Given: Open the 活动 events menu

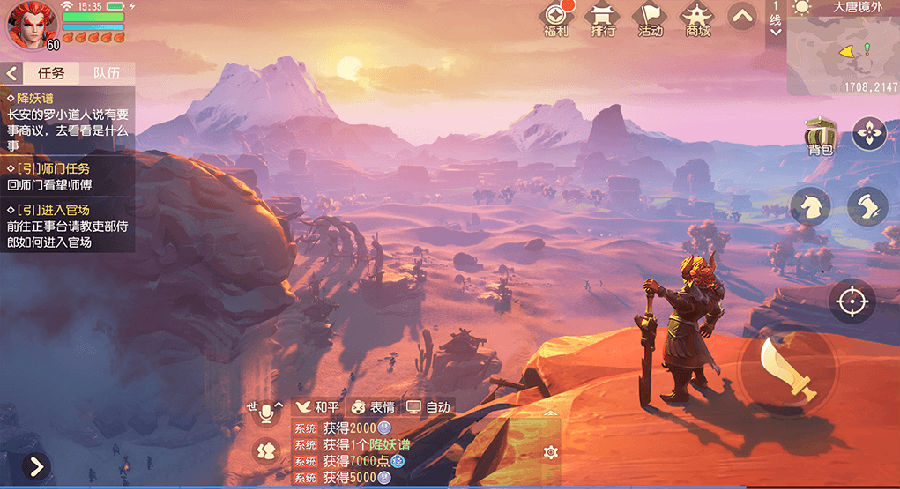Looking at the screenshot, I should coord(650,19).
